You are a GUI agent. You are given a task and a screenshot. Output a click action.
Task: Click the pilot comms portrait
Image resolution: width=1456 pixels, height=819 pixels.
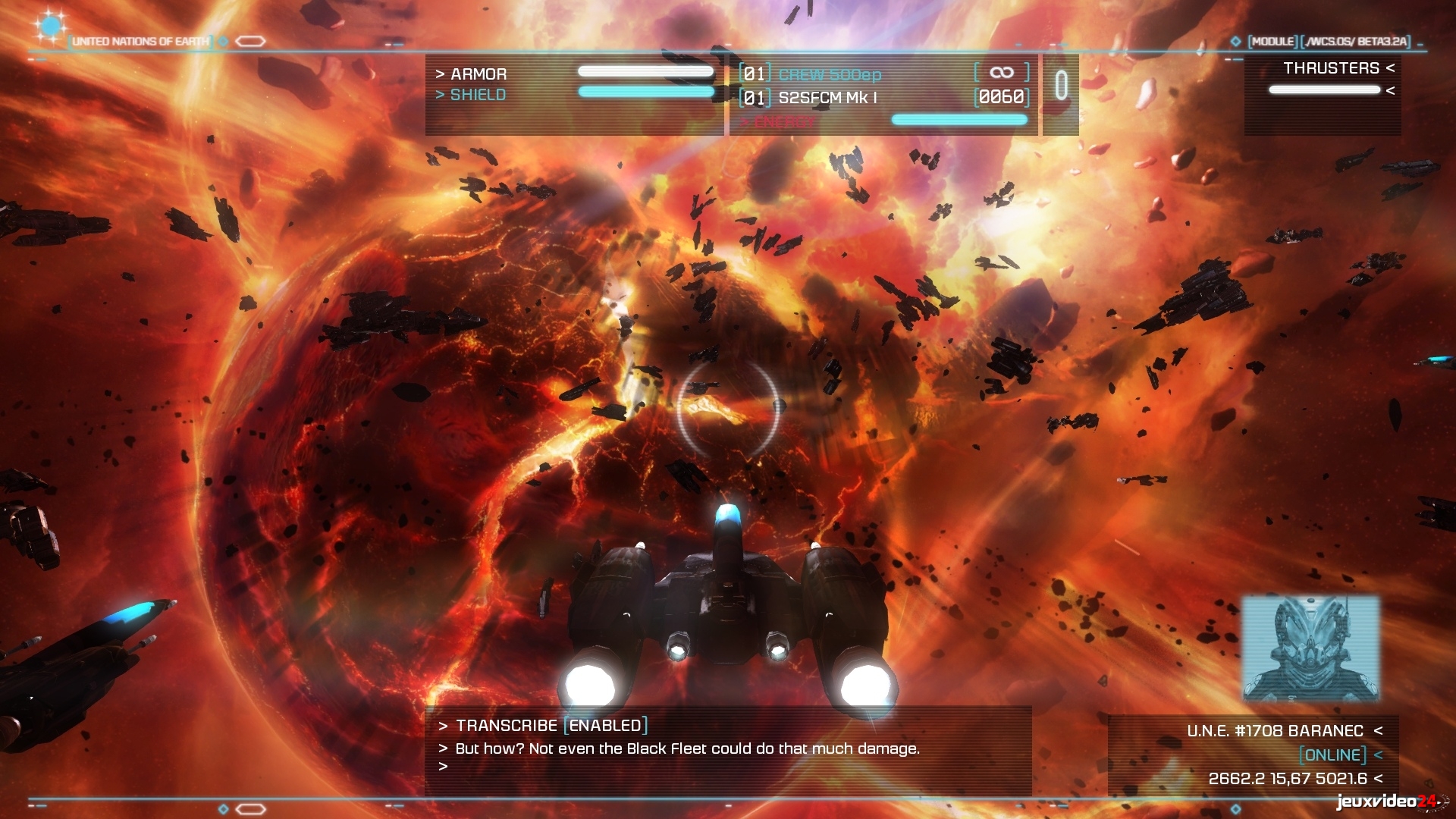click(1310, 648)
